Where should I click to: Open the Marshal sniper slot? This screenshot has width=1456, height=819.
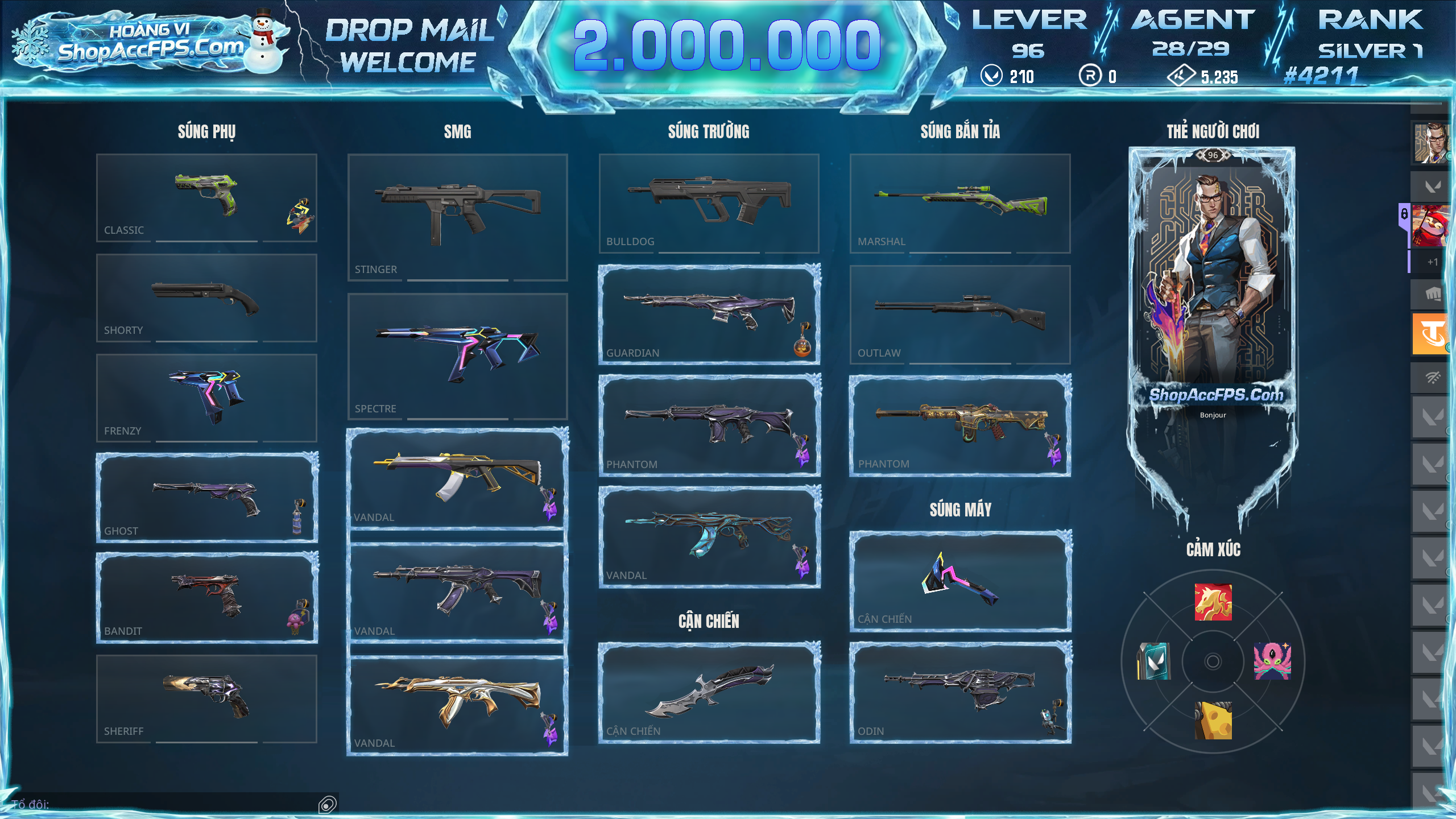click(960, 203)
